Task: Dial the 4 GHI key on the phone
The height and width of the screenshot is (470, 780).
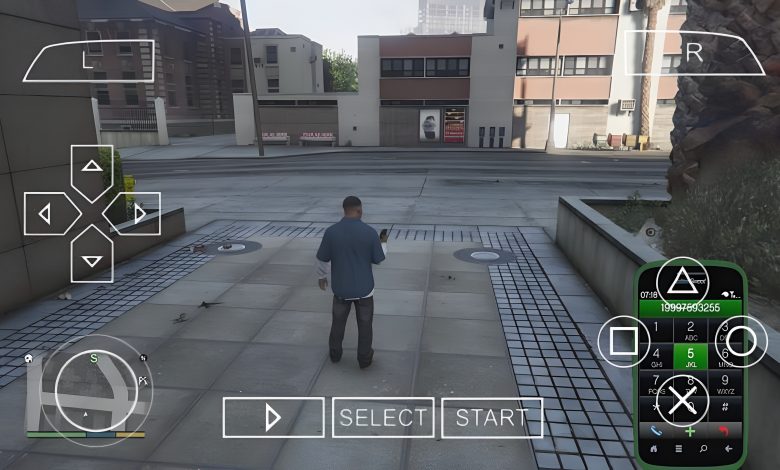Action: coord(656,356)
